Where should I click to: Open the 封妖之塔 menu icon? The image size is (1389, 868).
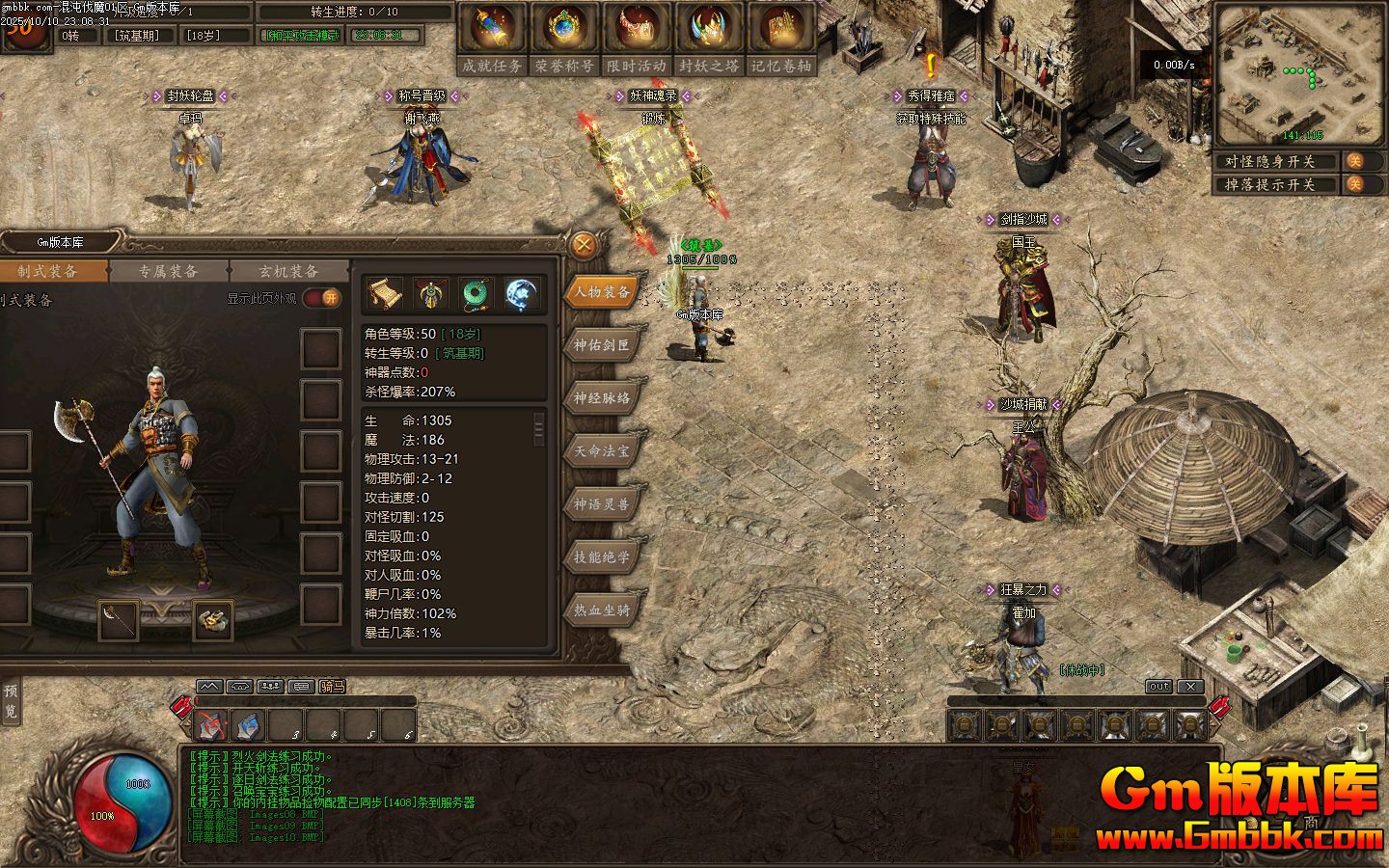(709, 39)
